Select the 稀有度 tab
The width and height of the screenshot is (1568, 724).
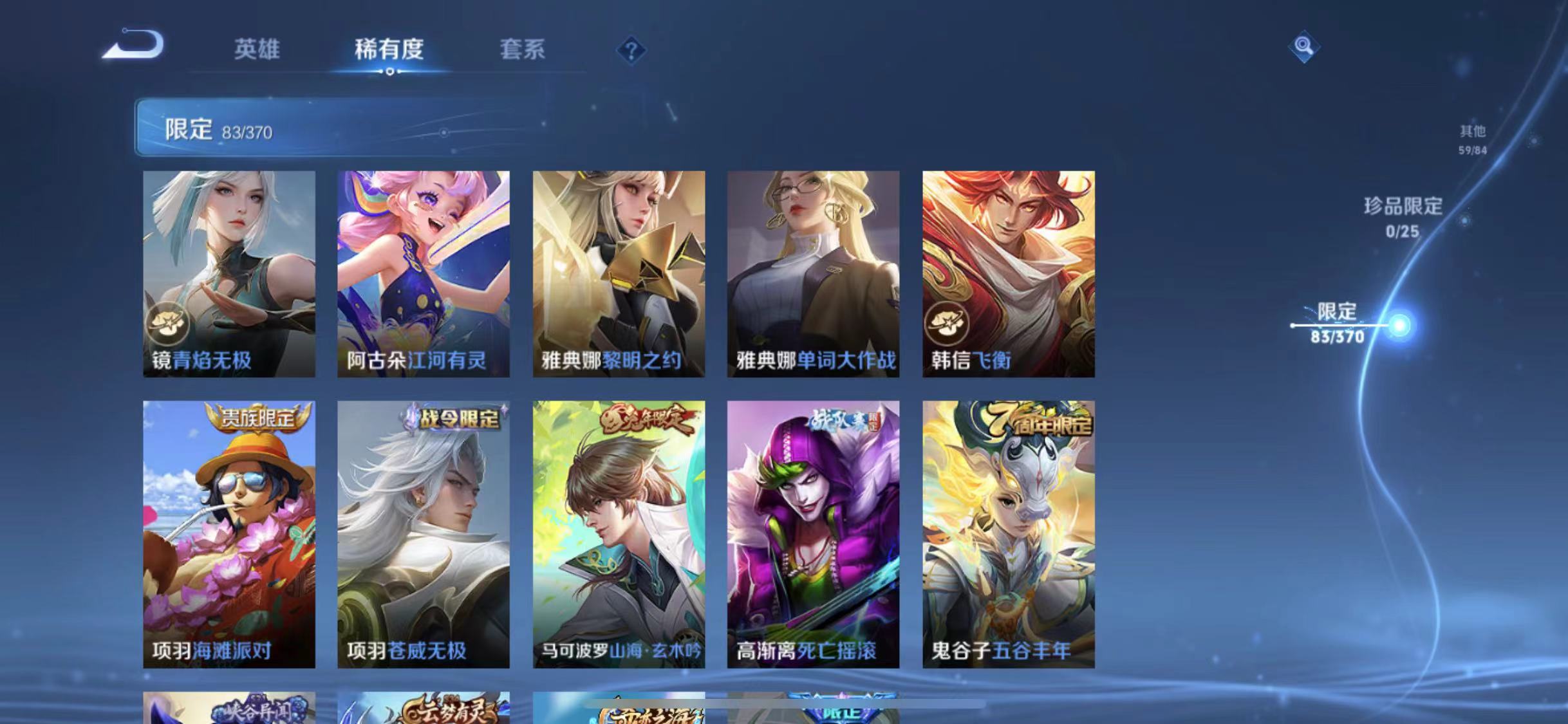point(389,50)
